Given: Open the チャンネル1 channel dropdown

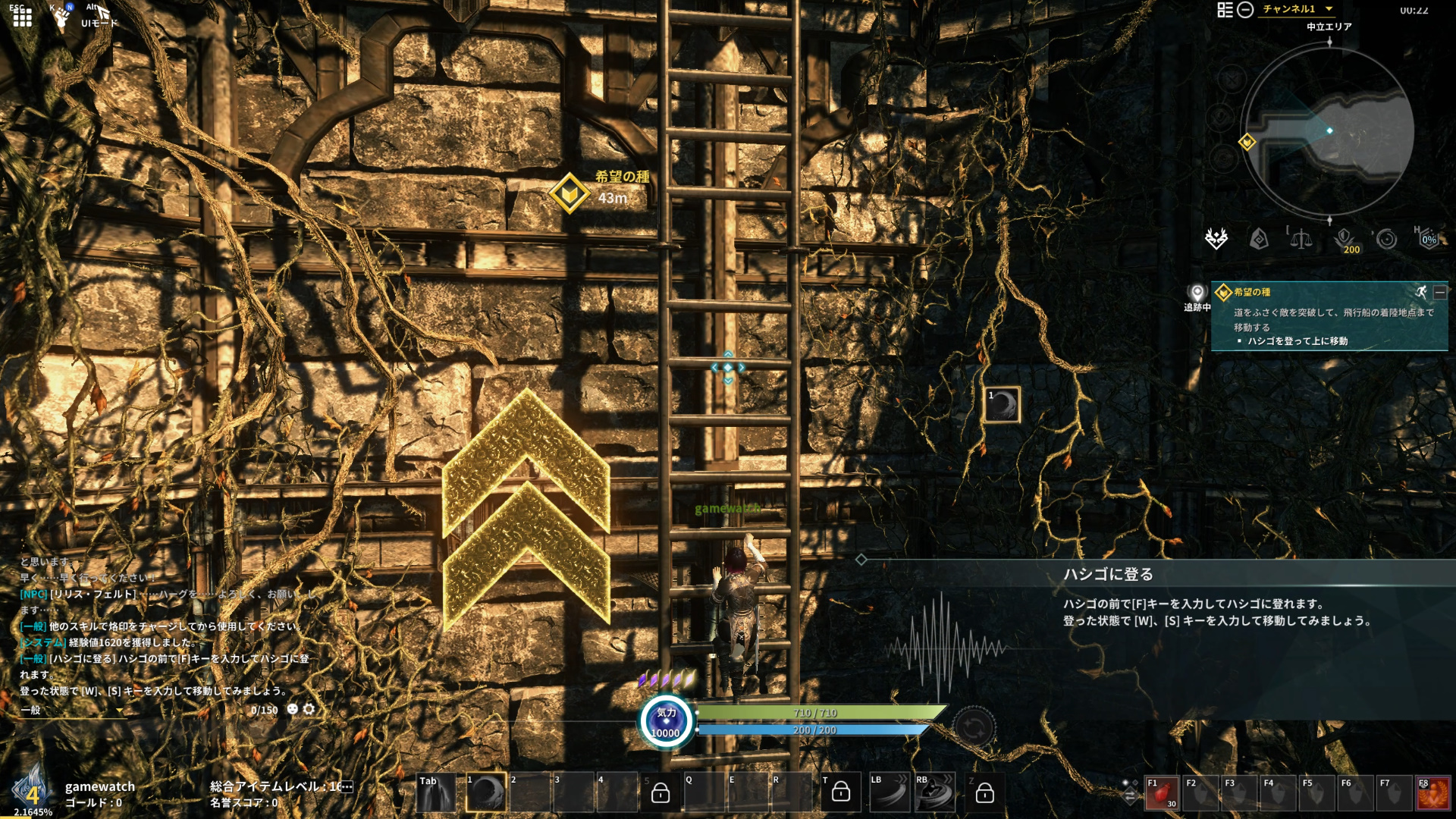Looking at the screenshot, I should click(x=1297, y=9).
